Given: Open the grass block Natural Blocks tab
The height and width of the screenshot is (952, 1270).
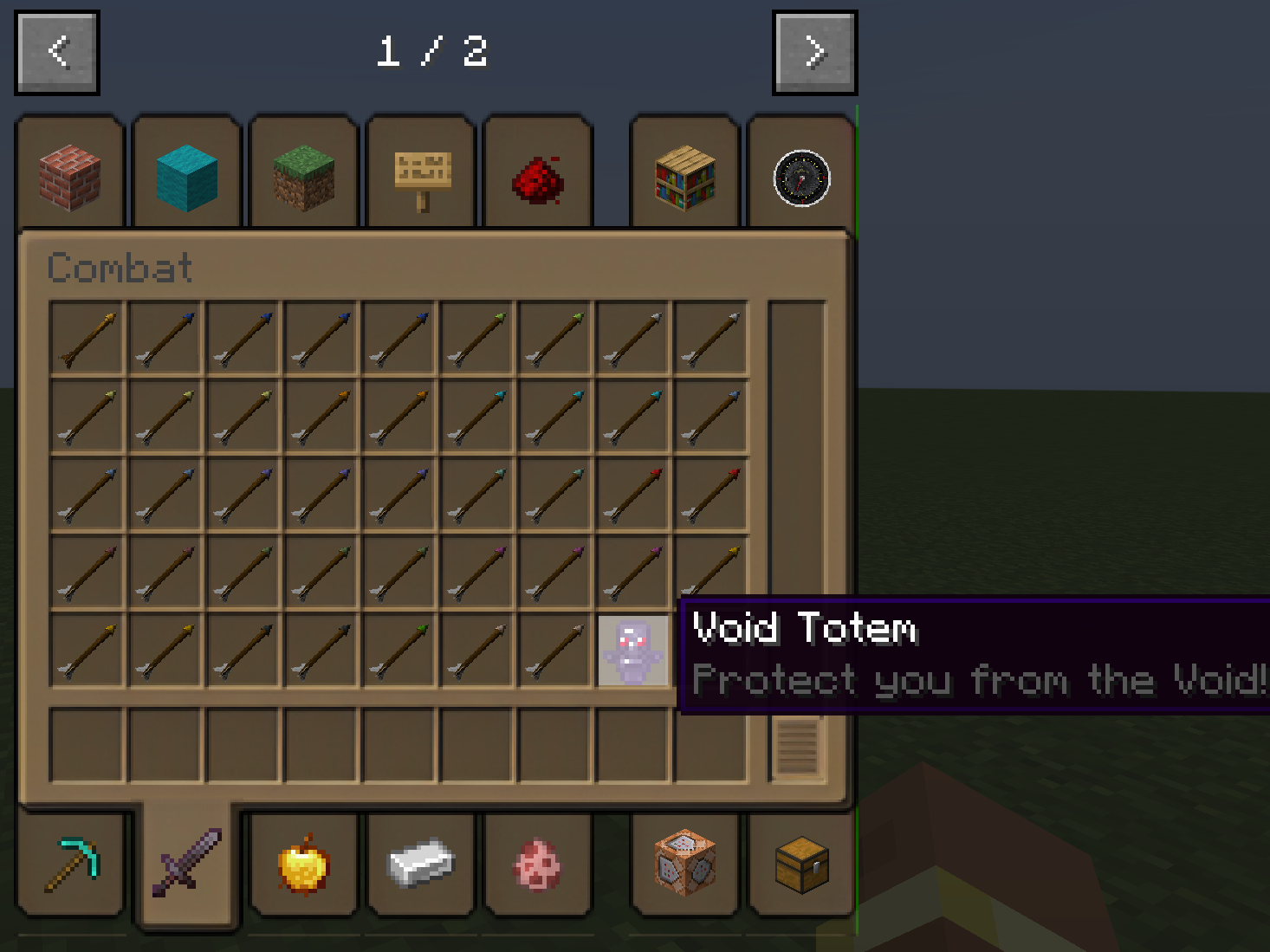Looking at the screenshot, I should click(x=304, y=173).
